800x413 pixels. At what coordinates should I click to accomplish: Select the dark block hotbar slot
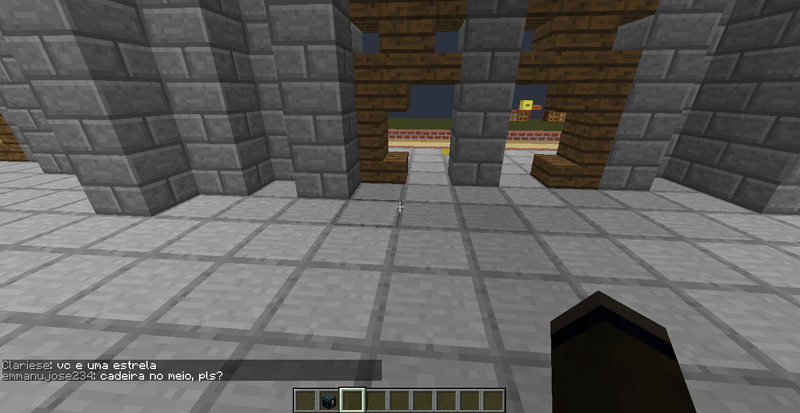coord(328,401)
